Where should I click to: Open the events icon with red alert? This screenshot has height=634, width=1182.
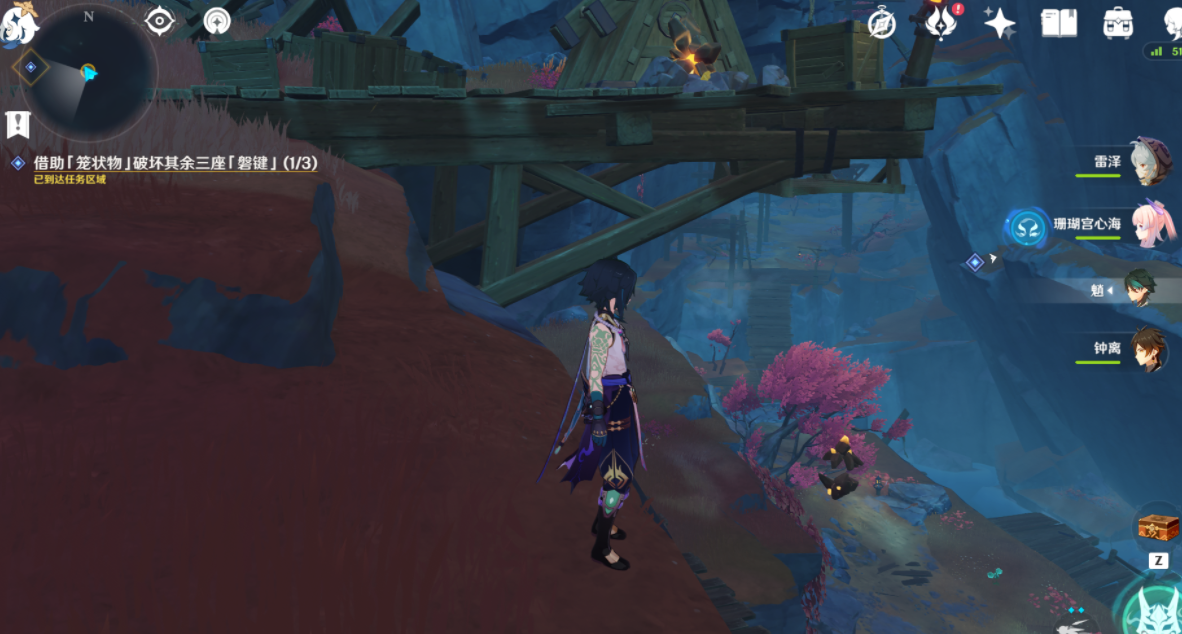point(941,22)
